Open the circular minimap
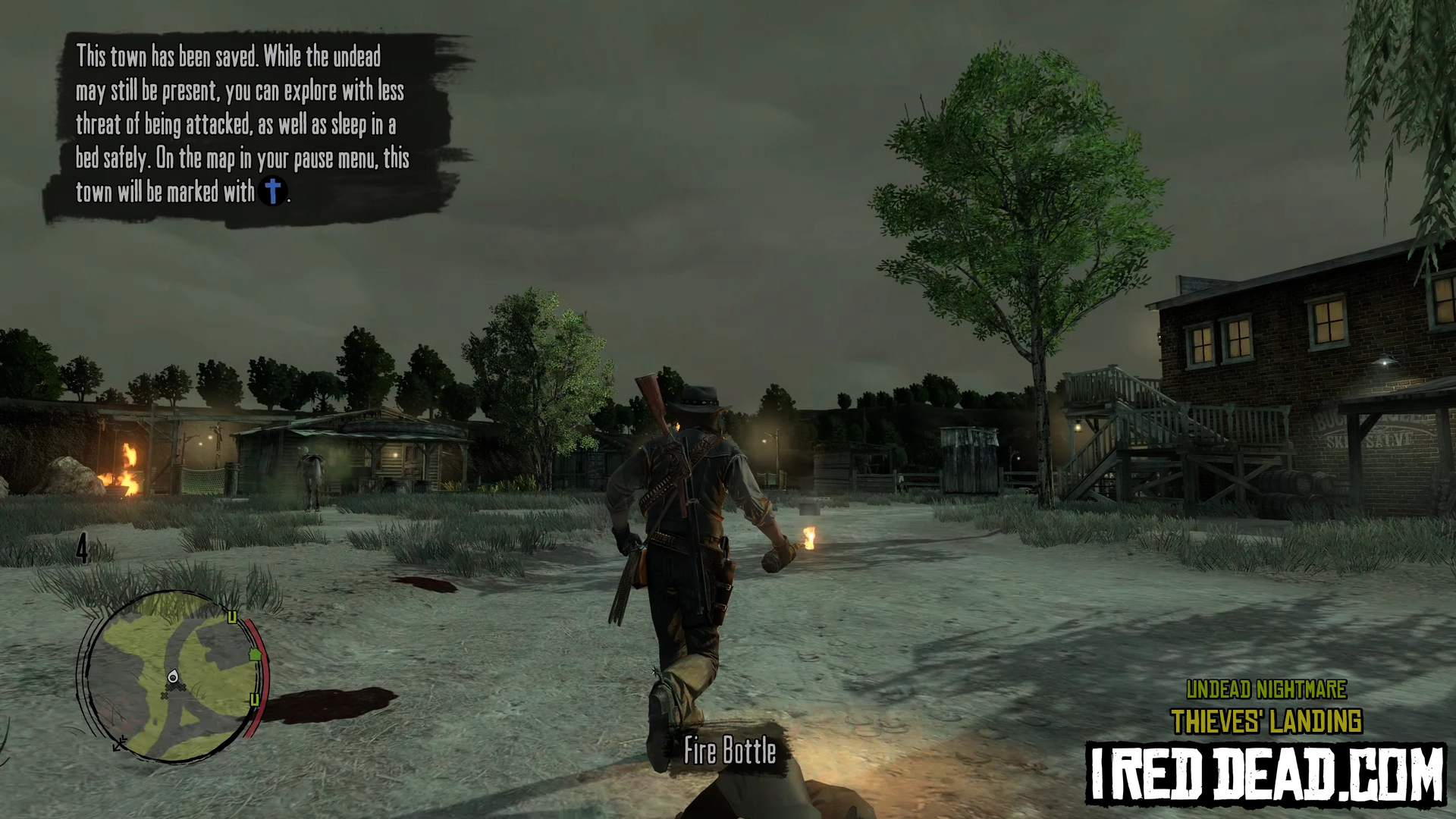This screenshot has height=819, width=1456. point(171,675)
